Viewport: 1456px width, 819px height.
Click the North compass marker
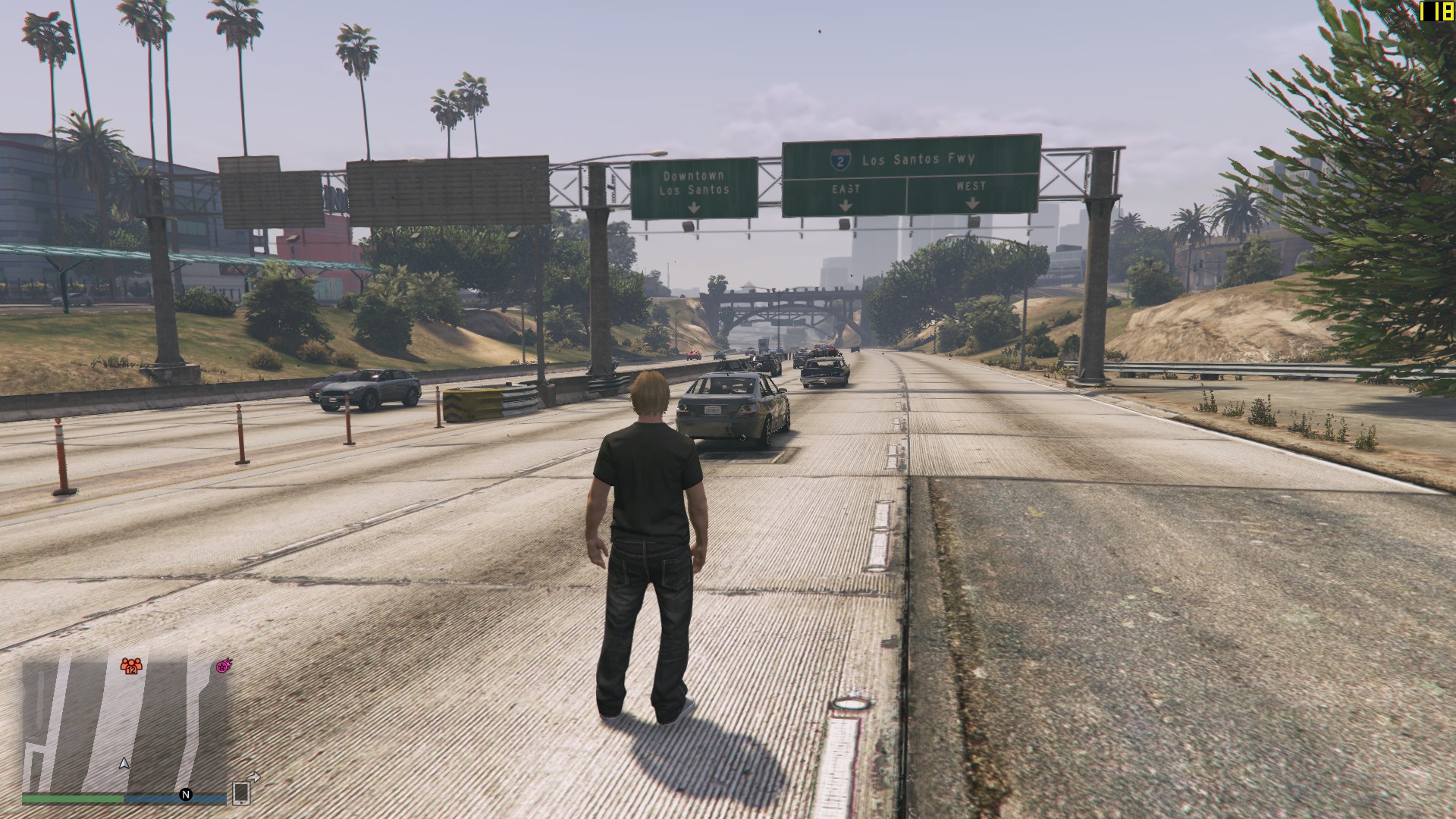click(x=185, y=795)
